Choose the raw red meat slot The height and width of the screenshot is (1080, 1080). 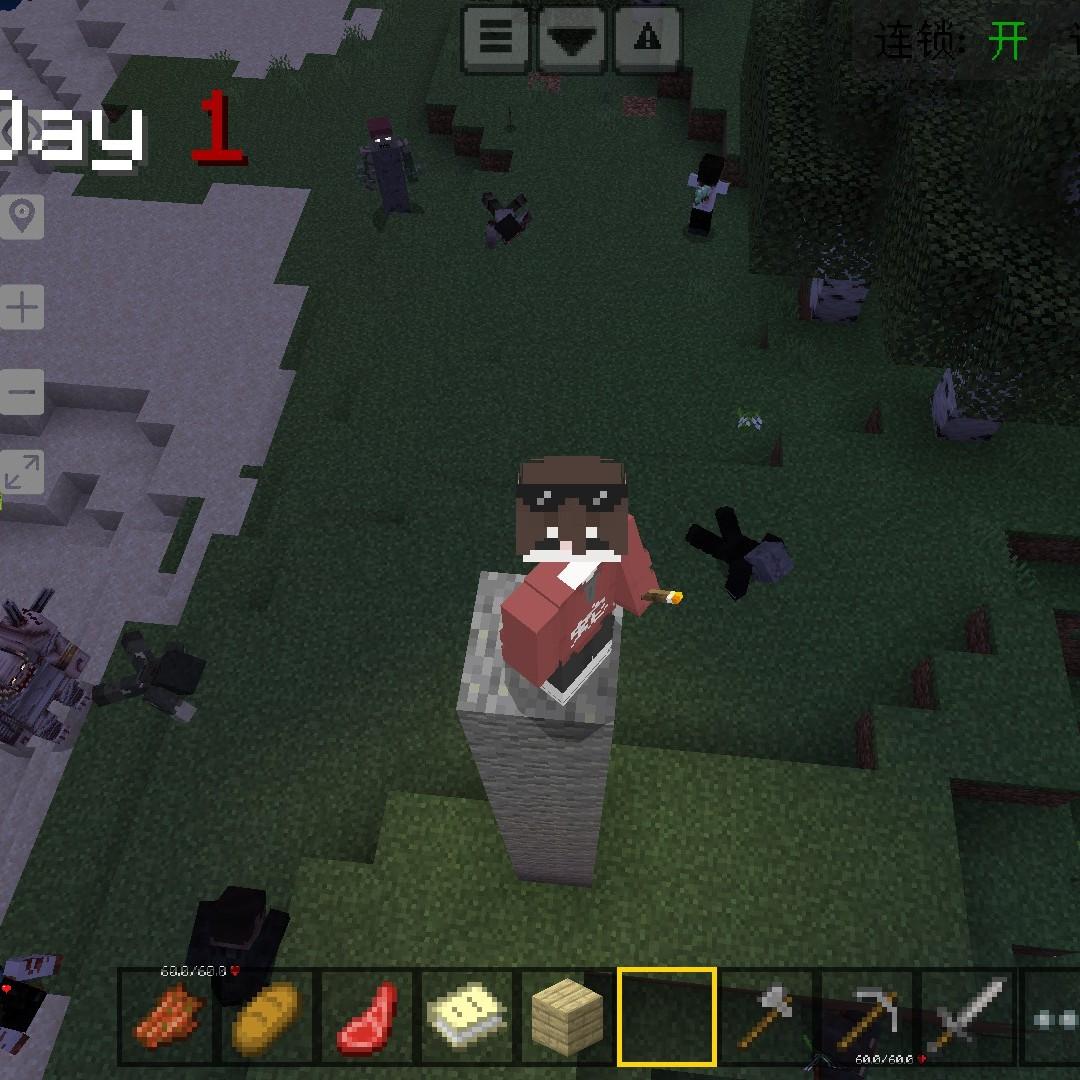tap(367, 1016)
